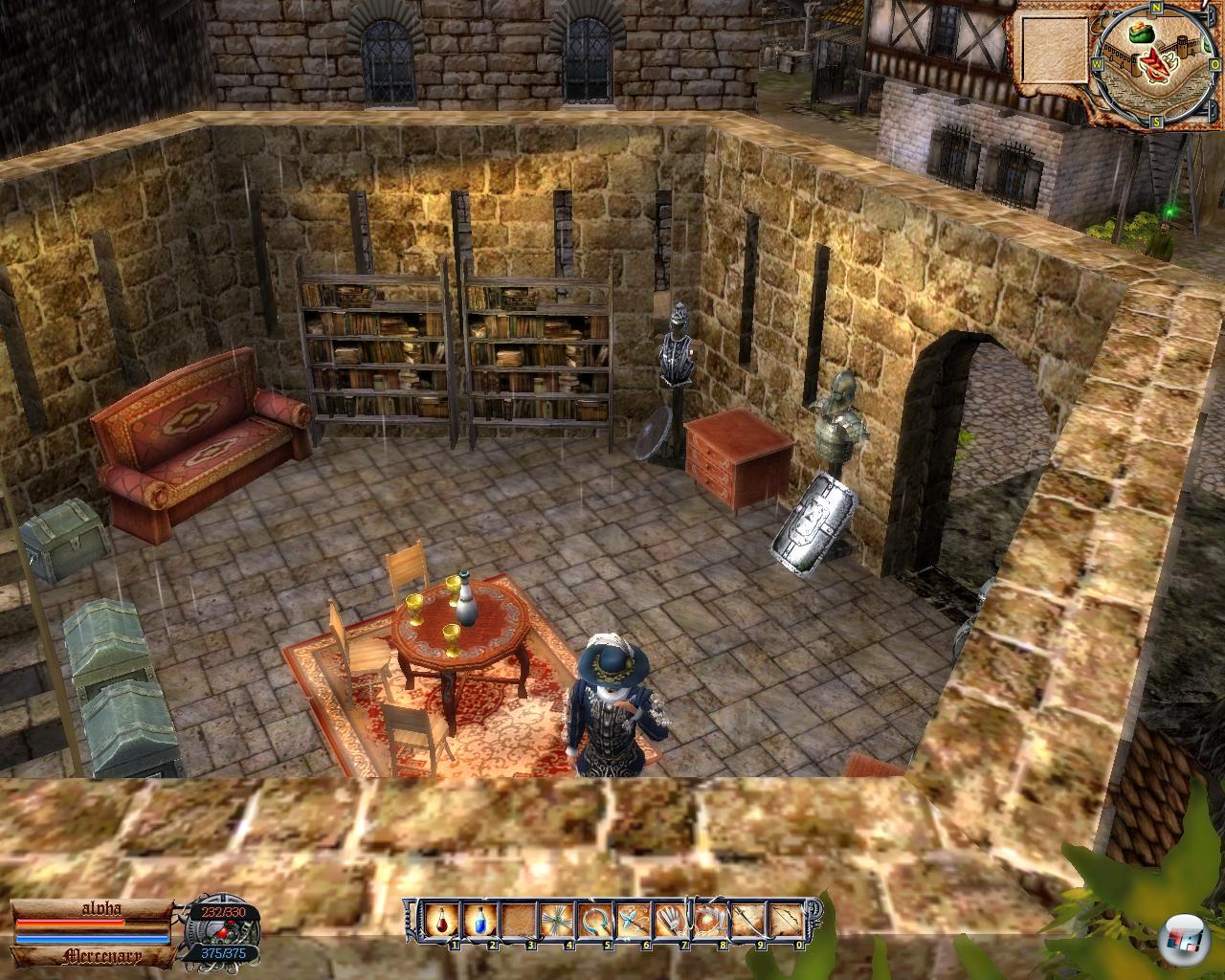Trigger the red ring skill icon
Viewport: 1225px width, 980px height.
tap(707, 922)
